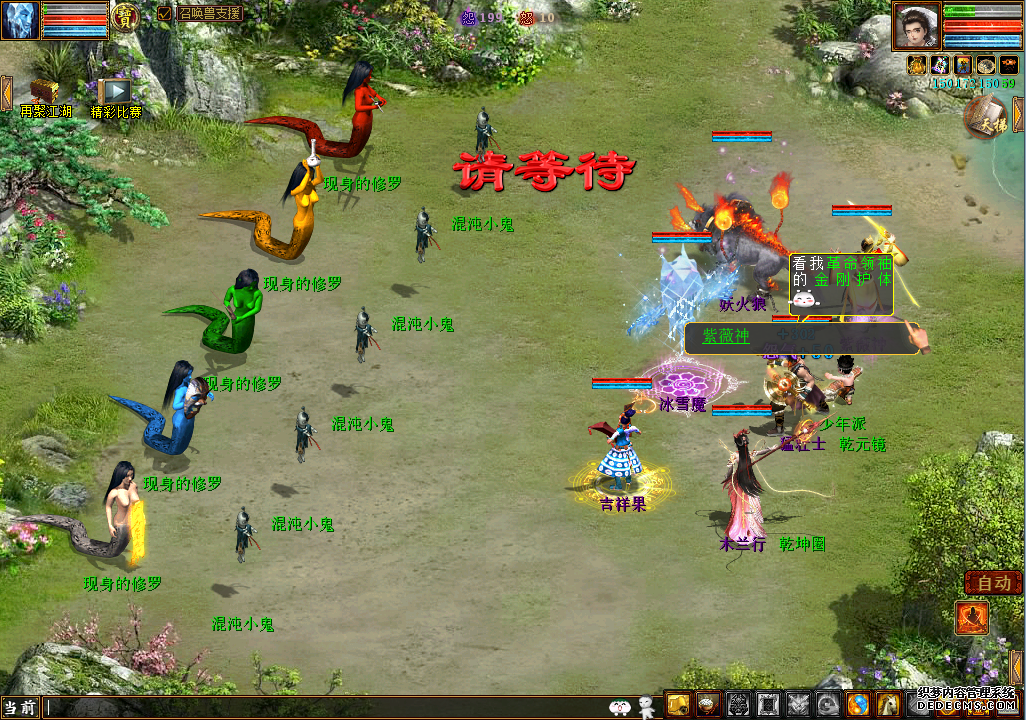
Task: Select the rice bowl icon in bottom bar
Action: click(x=709, y=704)
